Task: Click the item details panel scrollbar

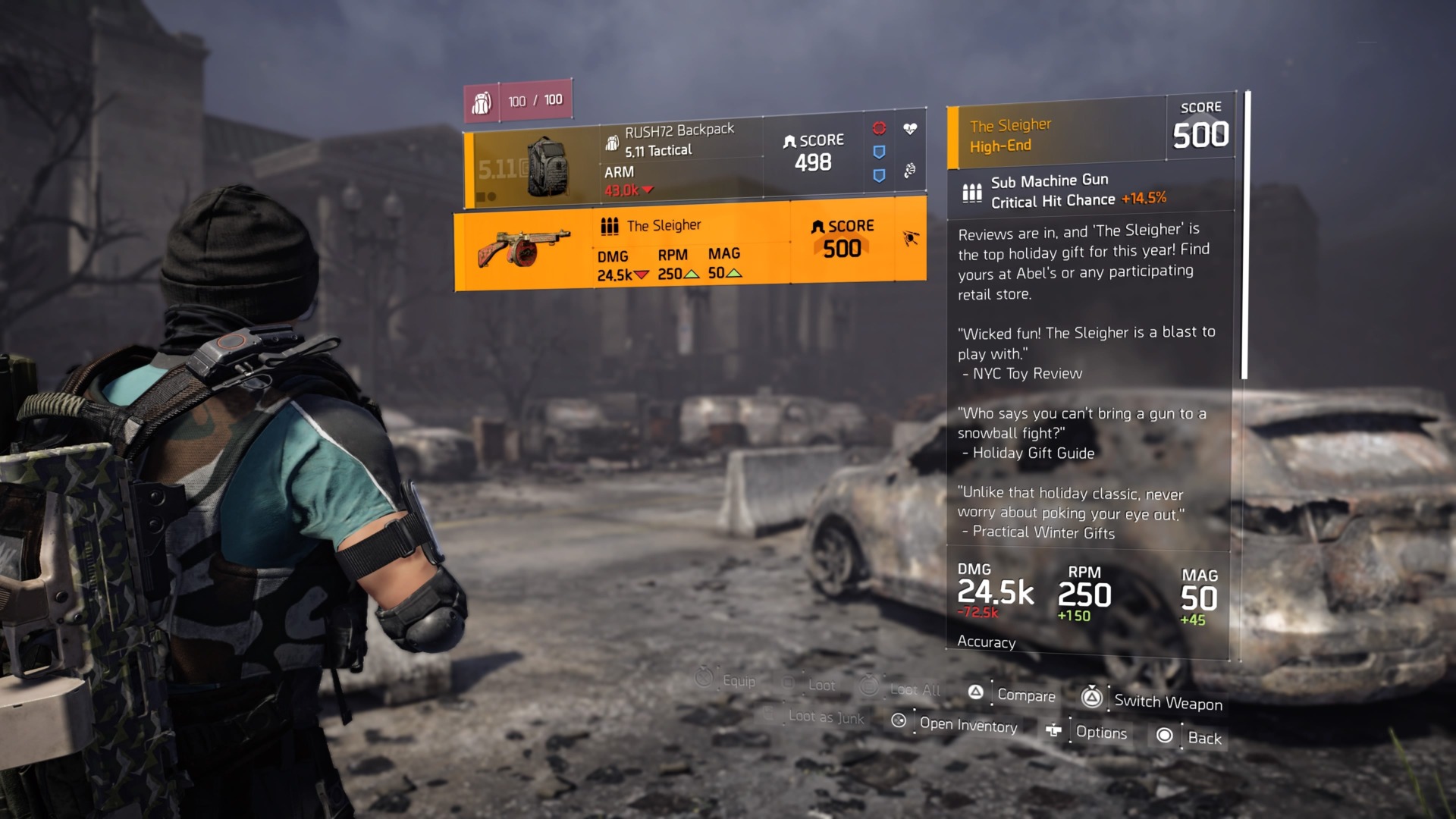Action: (1244, 235)
